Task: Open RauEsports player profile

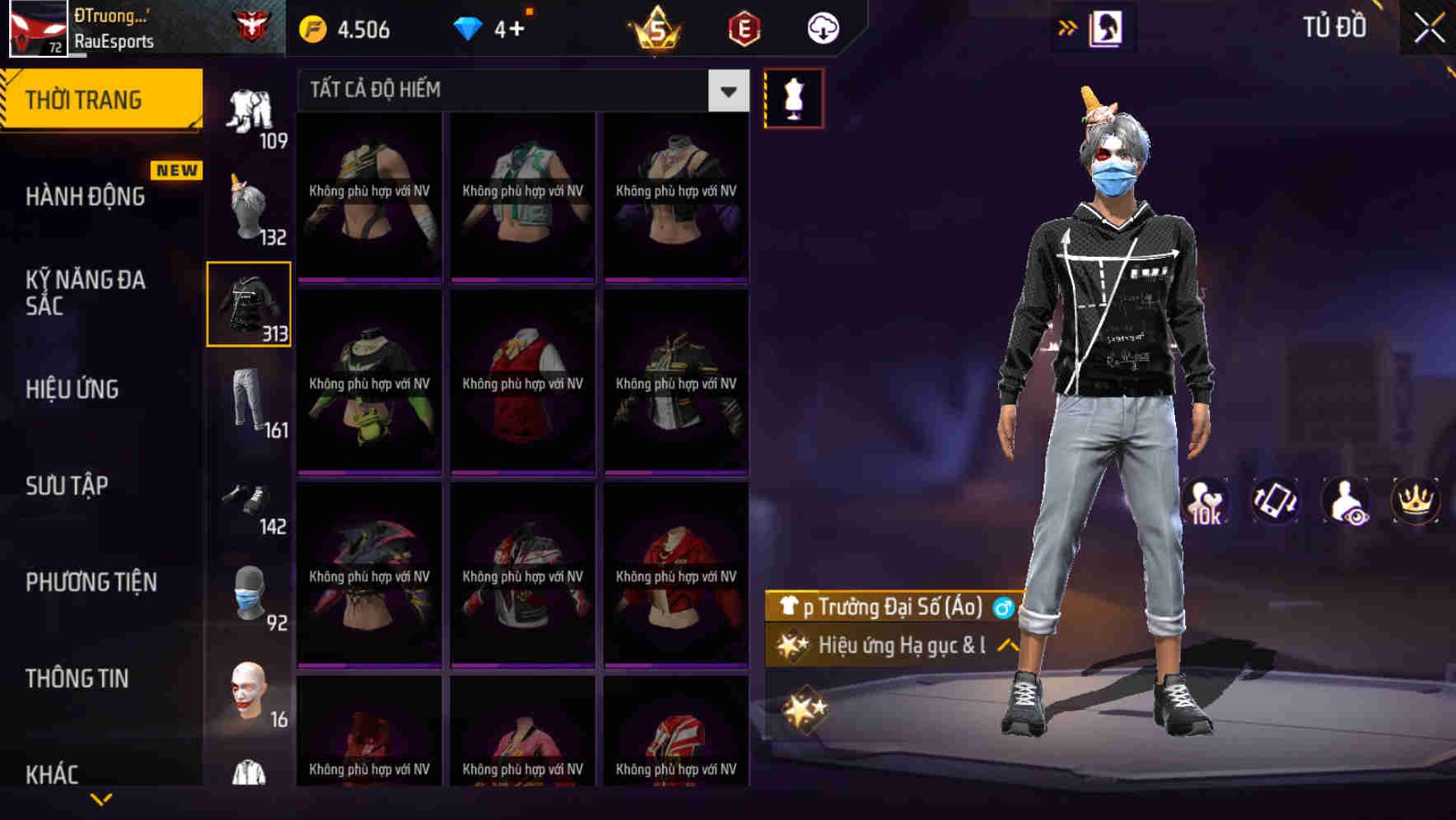Action: click(115, 40)
